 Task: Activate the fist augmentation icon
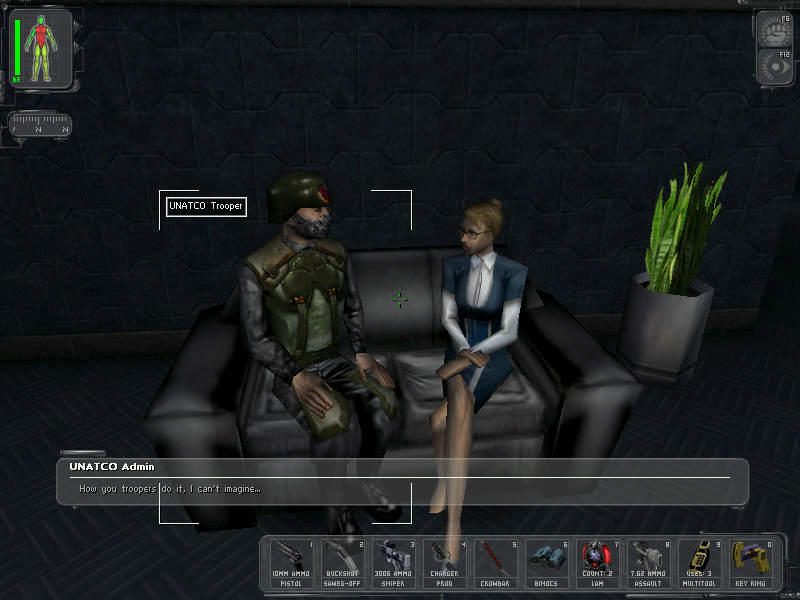pos(775,30)
